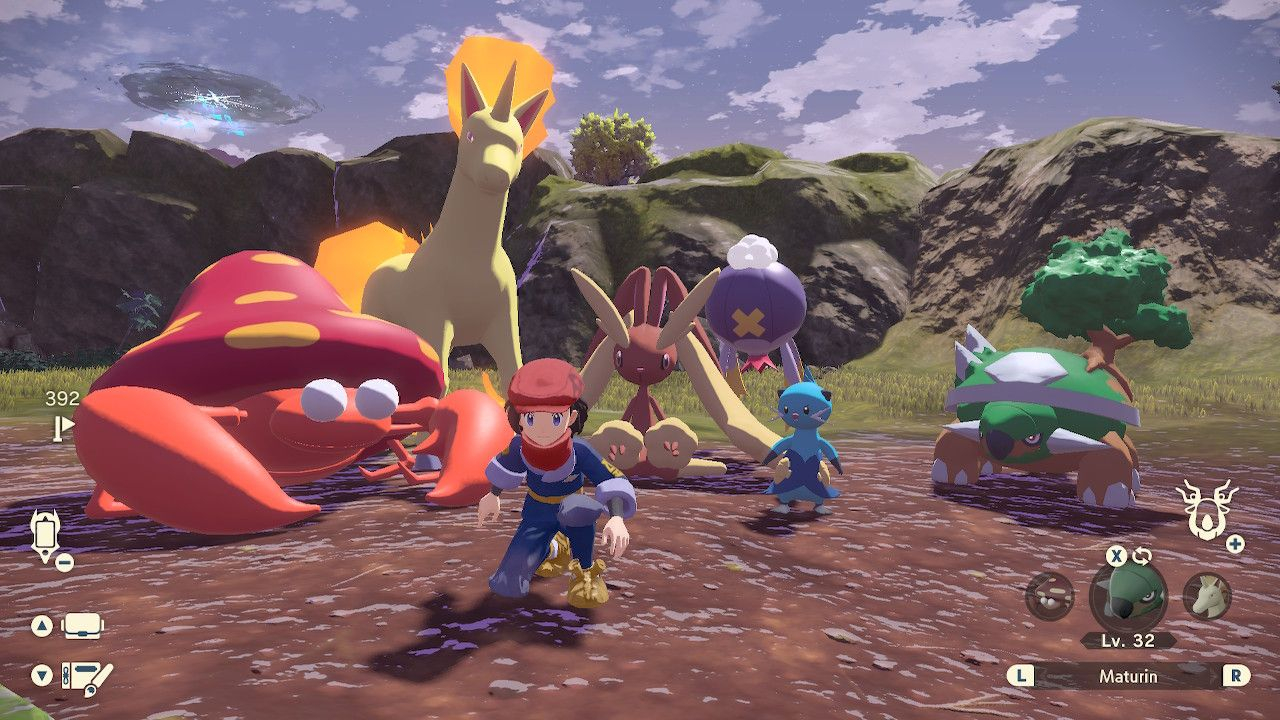Open the Pokédex notebook and brush icon
Viewport: 1280px width, 720px height.
click(x=86, y=677)
